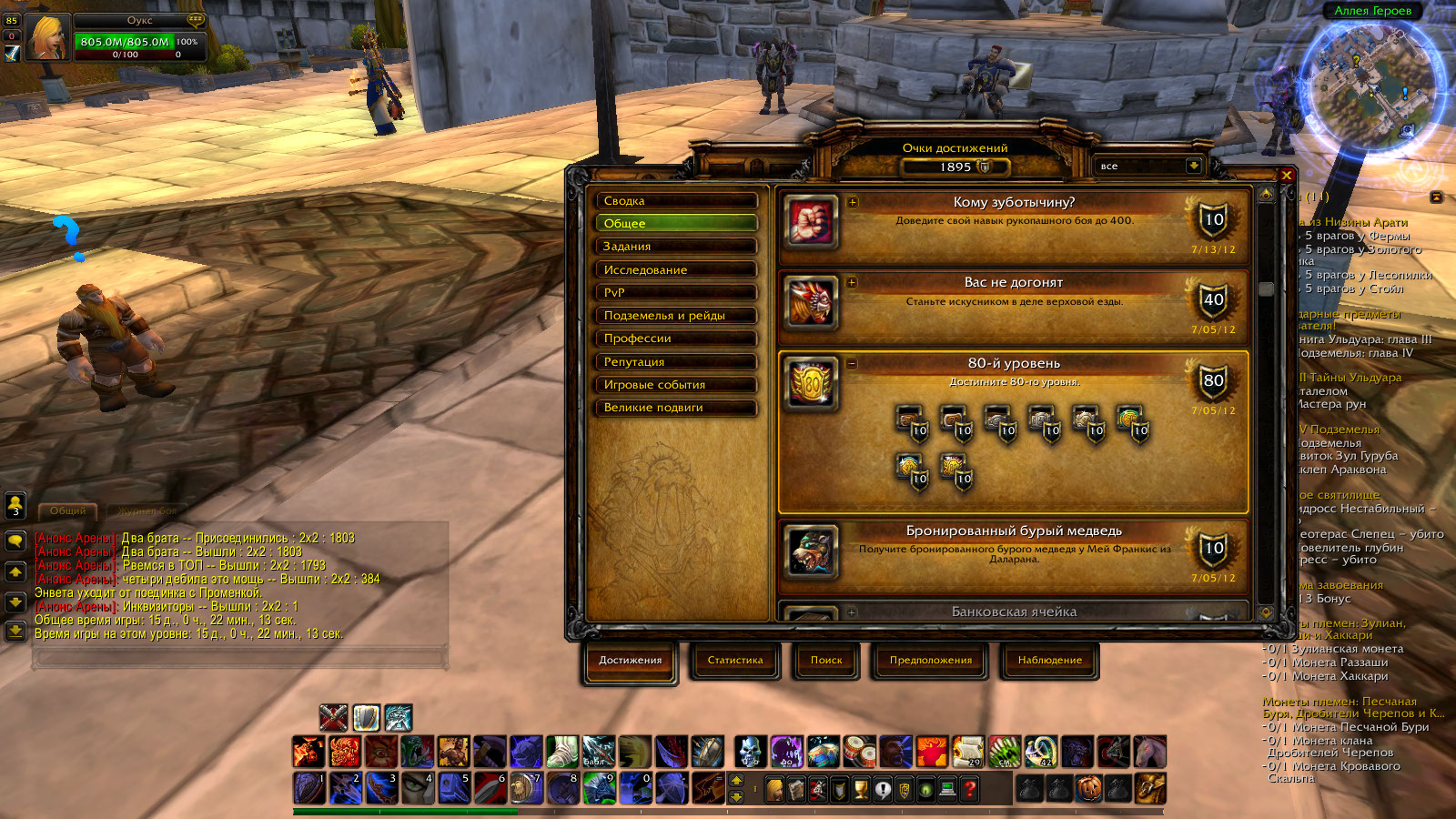
Task: Click the minimap
Action: pyautogui.click(x=1371, y=86)
